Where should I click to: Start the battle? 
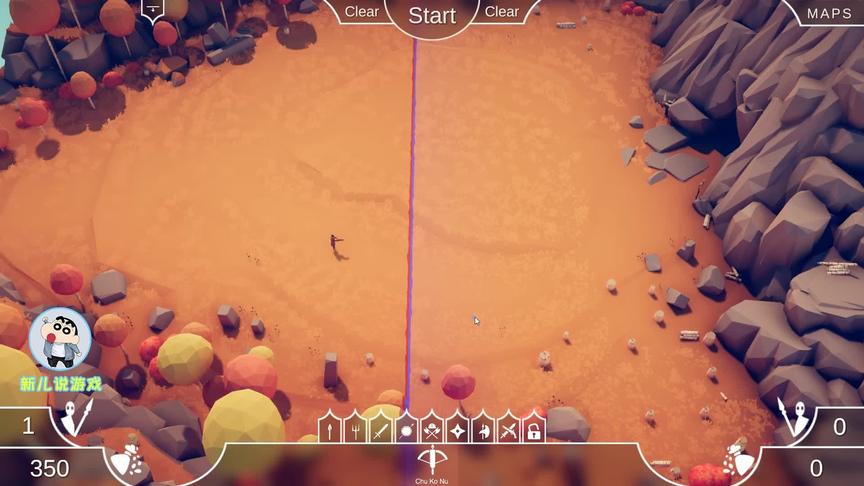[x=432, y=15]
